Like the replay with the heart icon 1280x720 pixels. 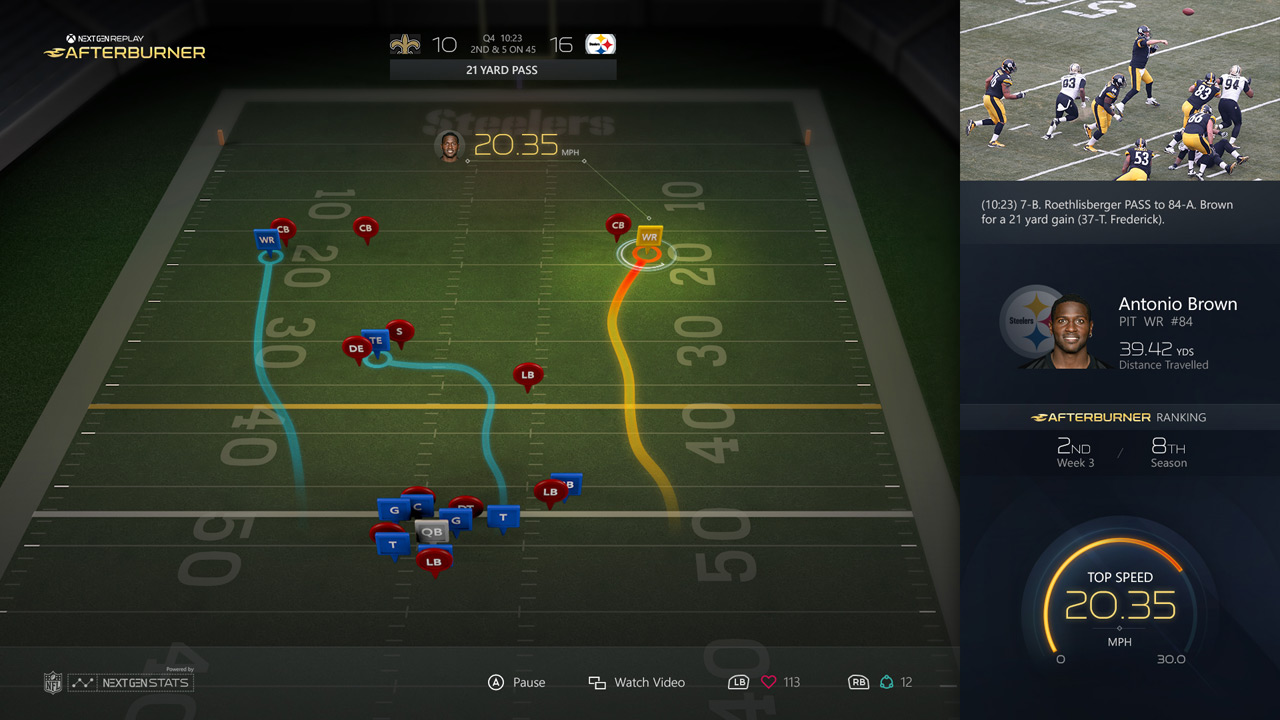click(768, 682)
